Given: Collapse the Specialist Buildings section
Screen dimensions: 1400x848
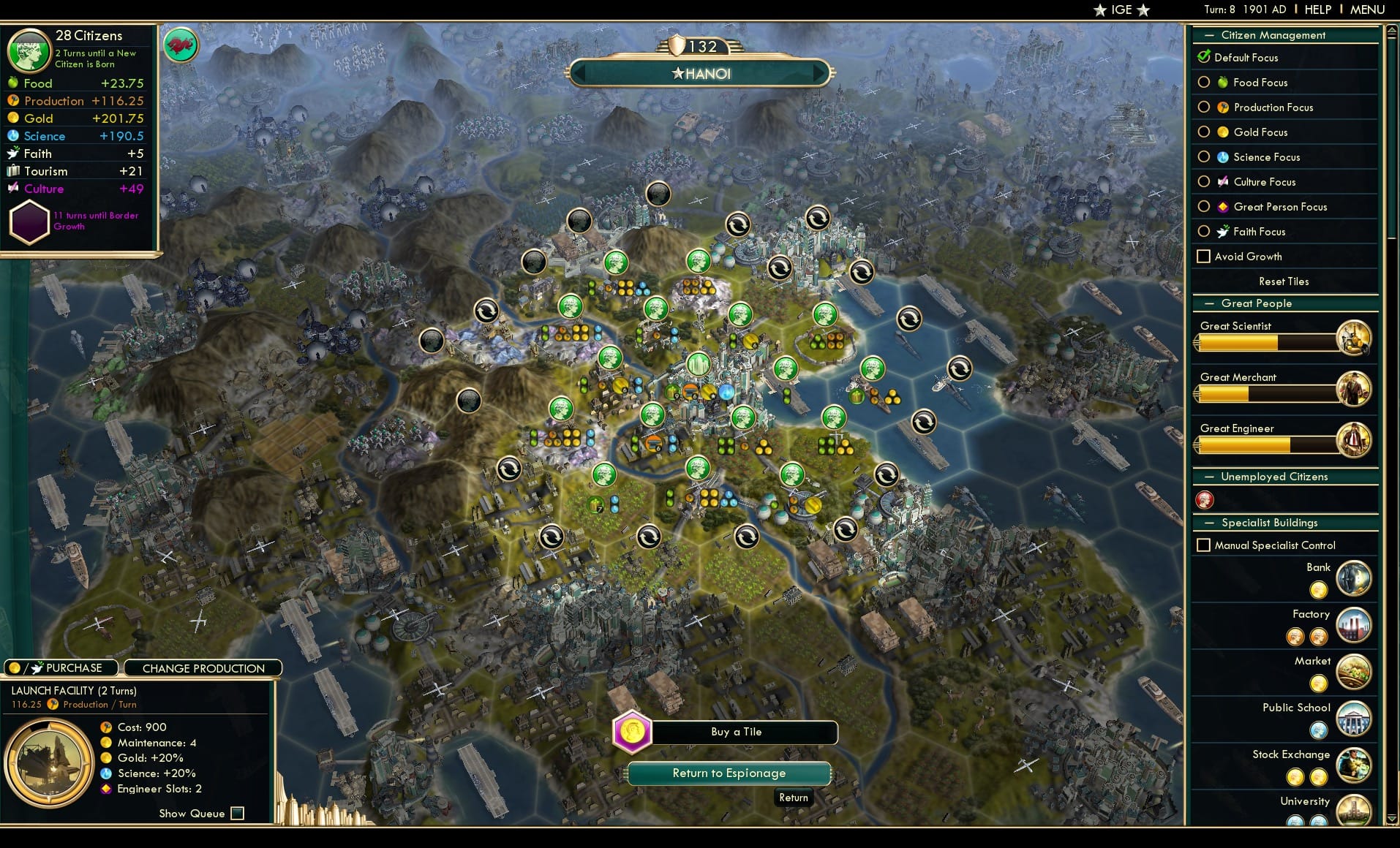Looking at the screenshot, I should (1211, 523).
